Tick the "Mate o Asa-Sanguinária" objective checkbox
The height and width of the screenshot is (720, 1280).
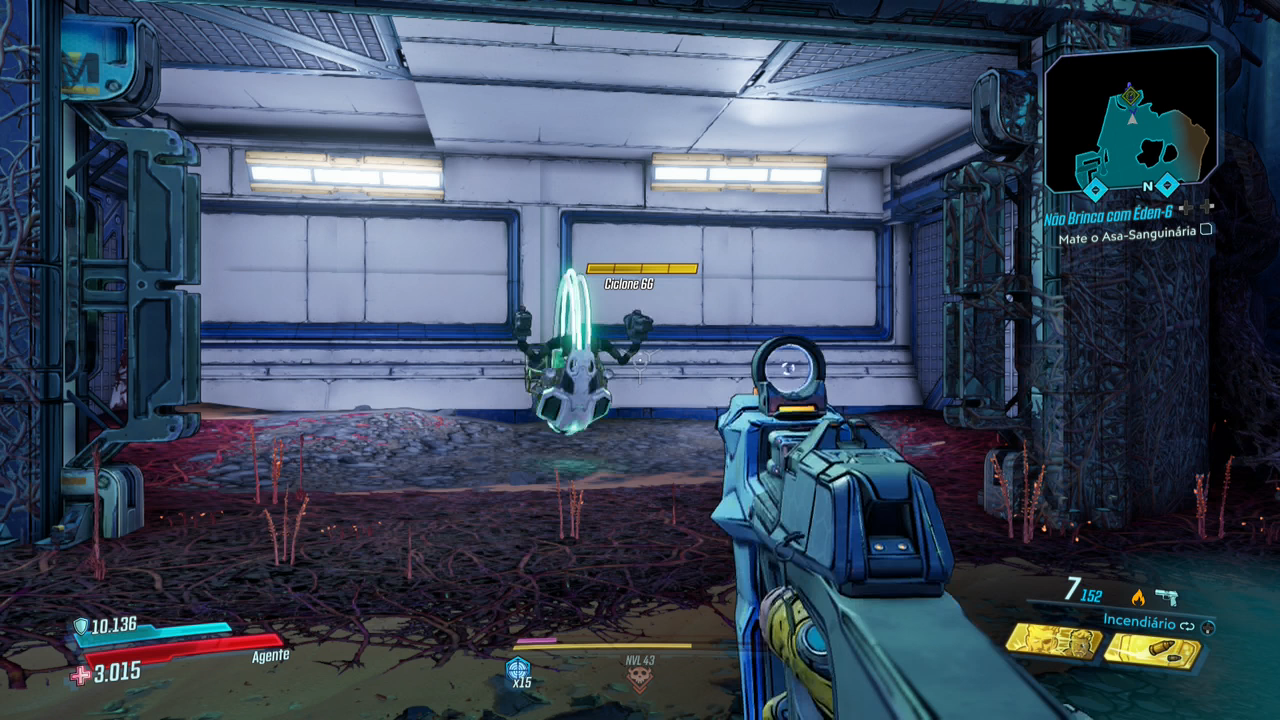pos(1207,229)
